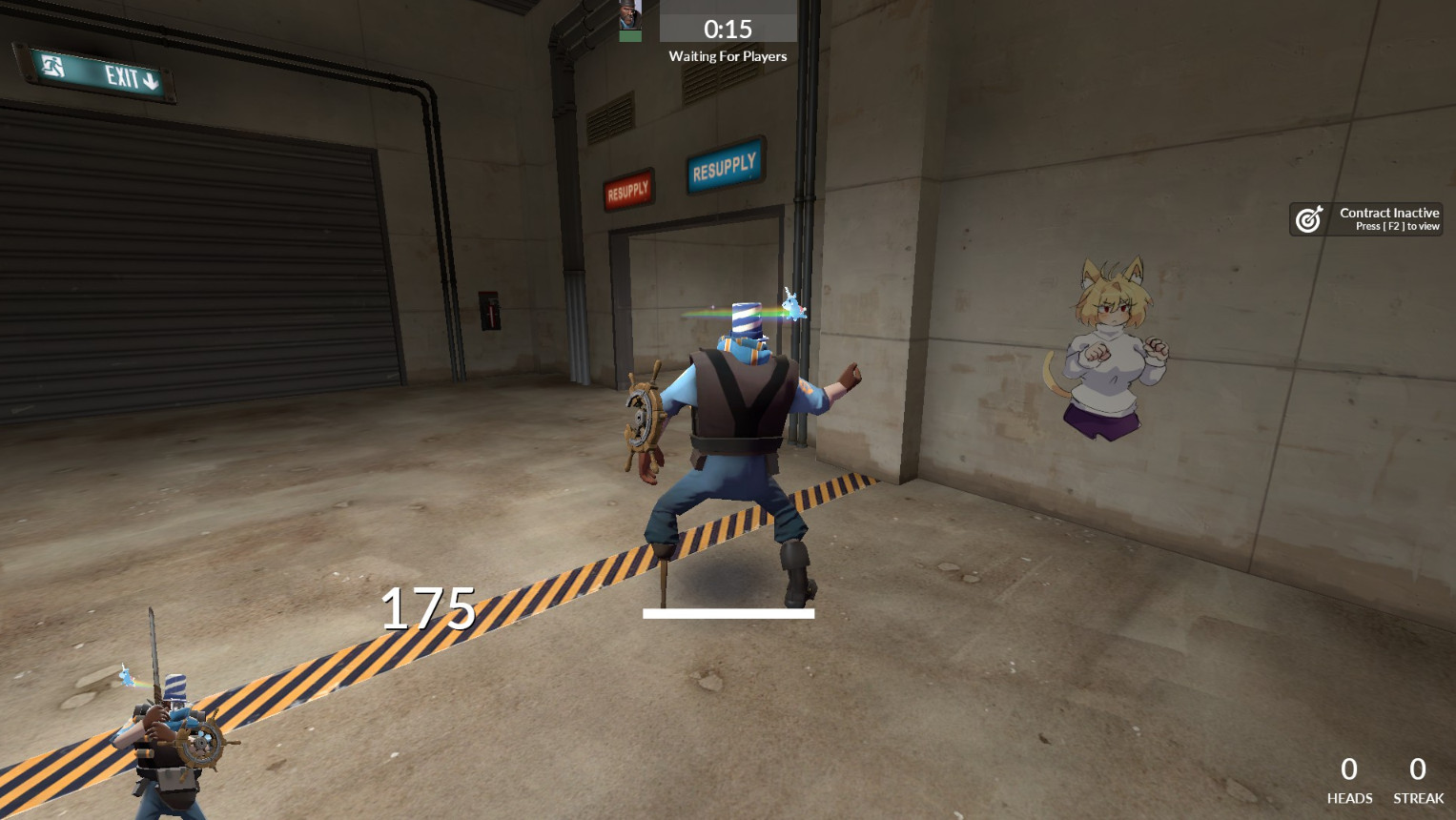Expand the Waiting For Players status bar
Image resolution: width=1456 pixels, height=820 pixels.
click(728, 55)
